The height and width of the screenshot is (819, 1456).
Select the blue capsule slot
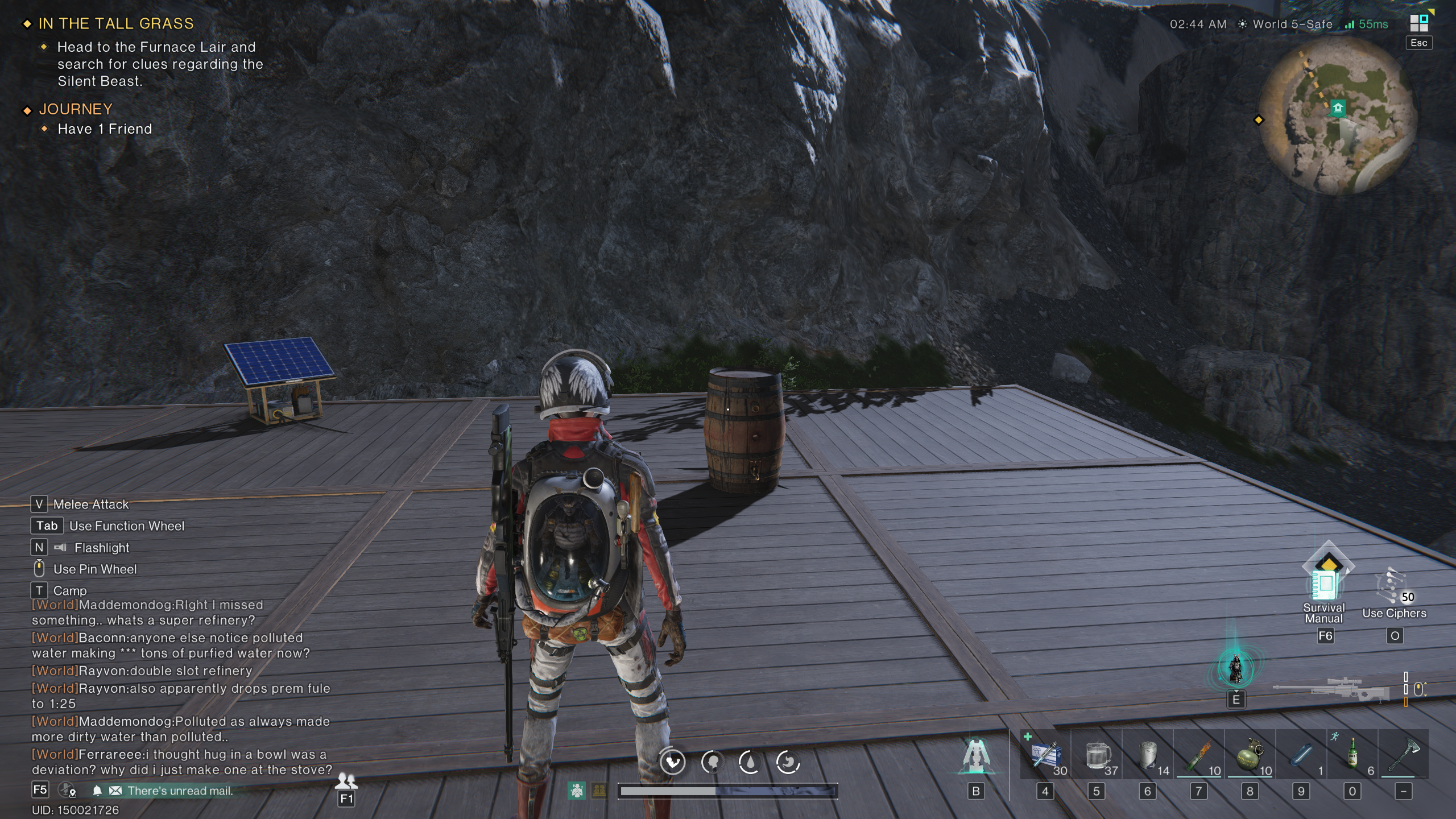click(x=1301, y=755)
